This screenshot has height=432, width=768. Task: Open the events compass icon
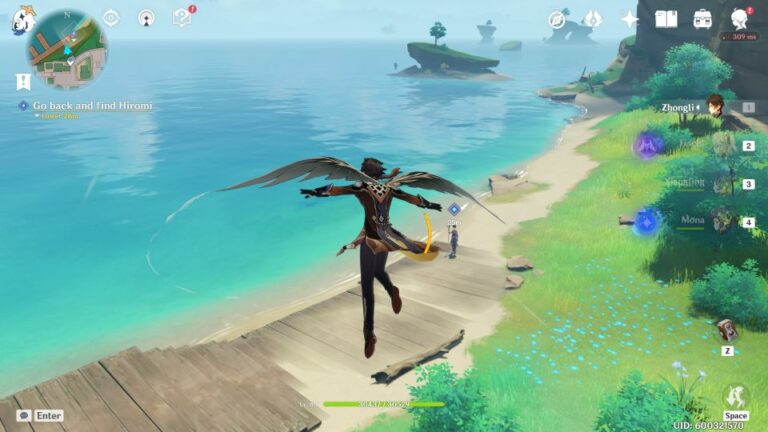pyautogui.click(x=557, y=19)
